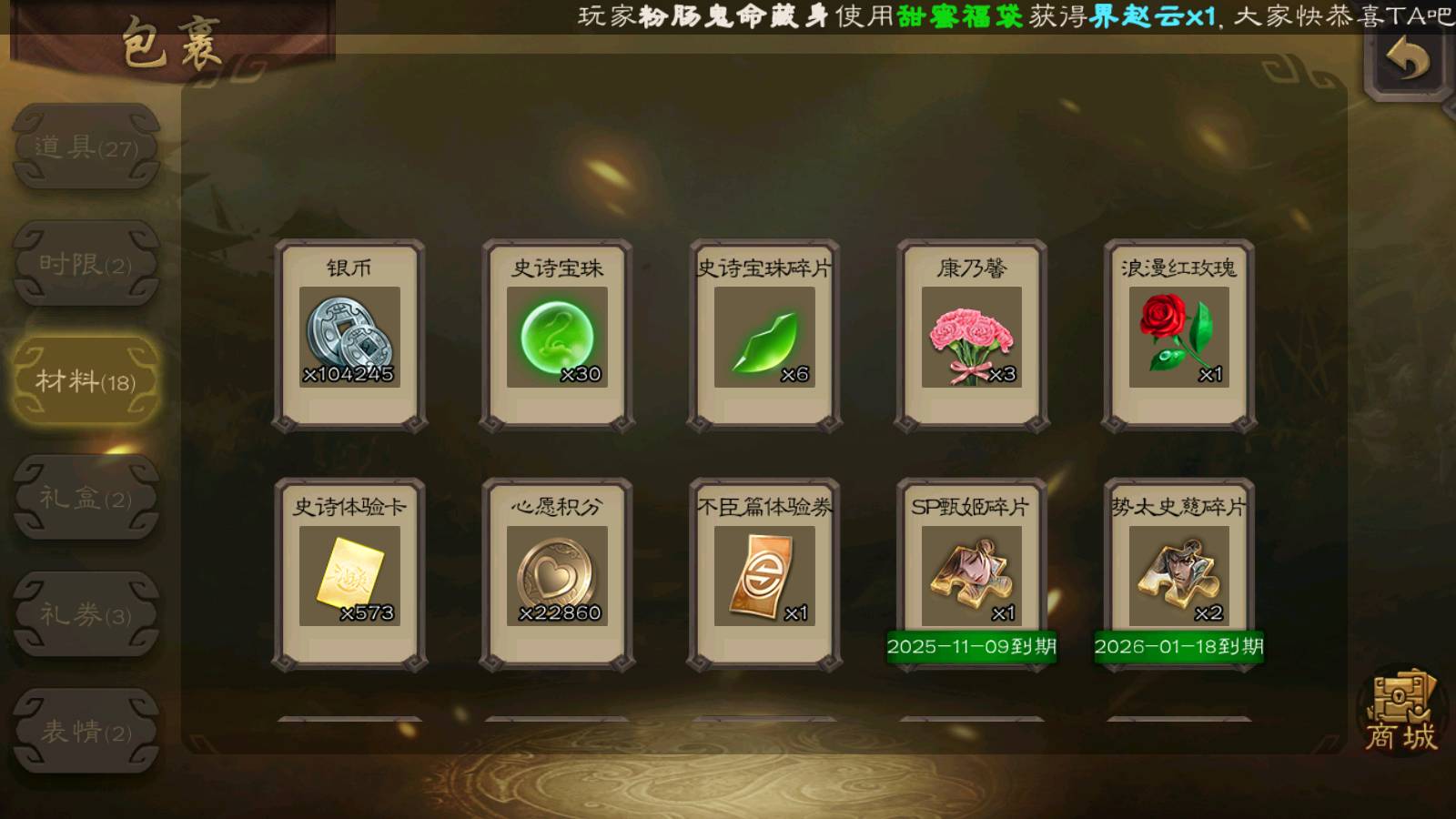Click the back arrow button
The image size is (1456, 819).
(x=1407, y=62)
